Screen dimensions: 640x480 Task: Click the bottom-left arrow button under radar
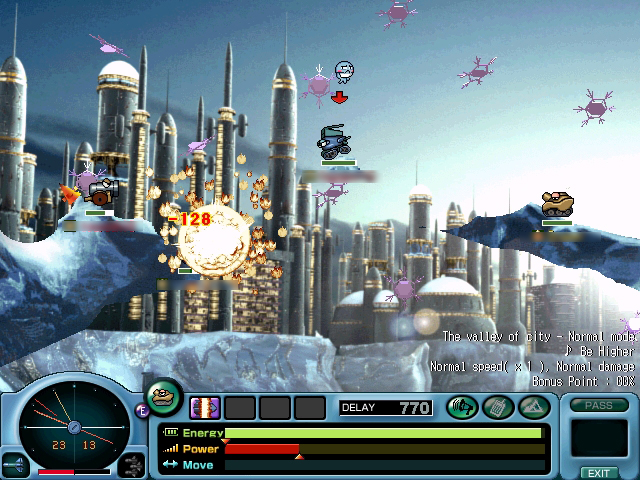(13, 466)
